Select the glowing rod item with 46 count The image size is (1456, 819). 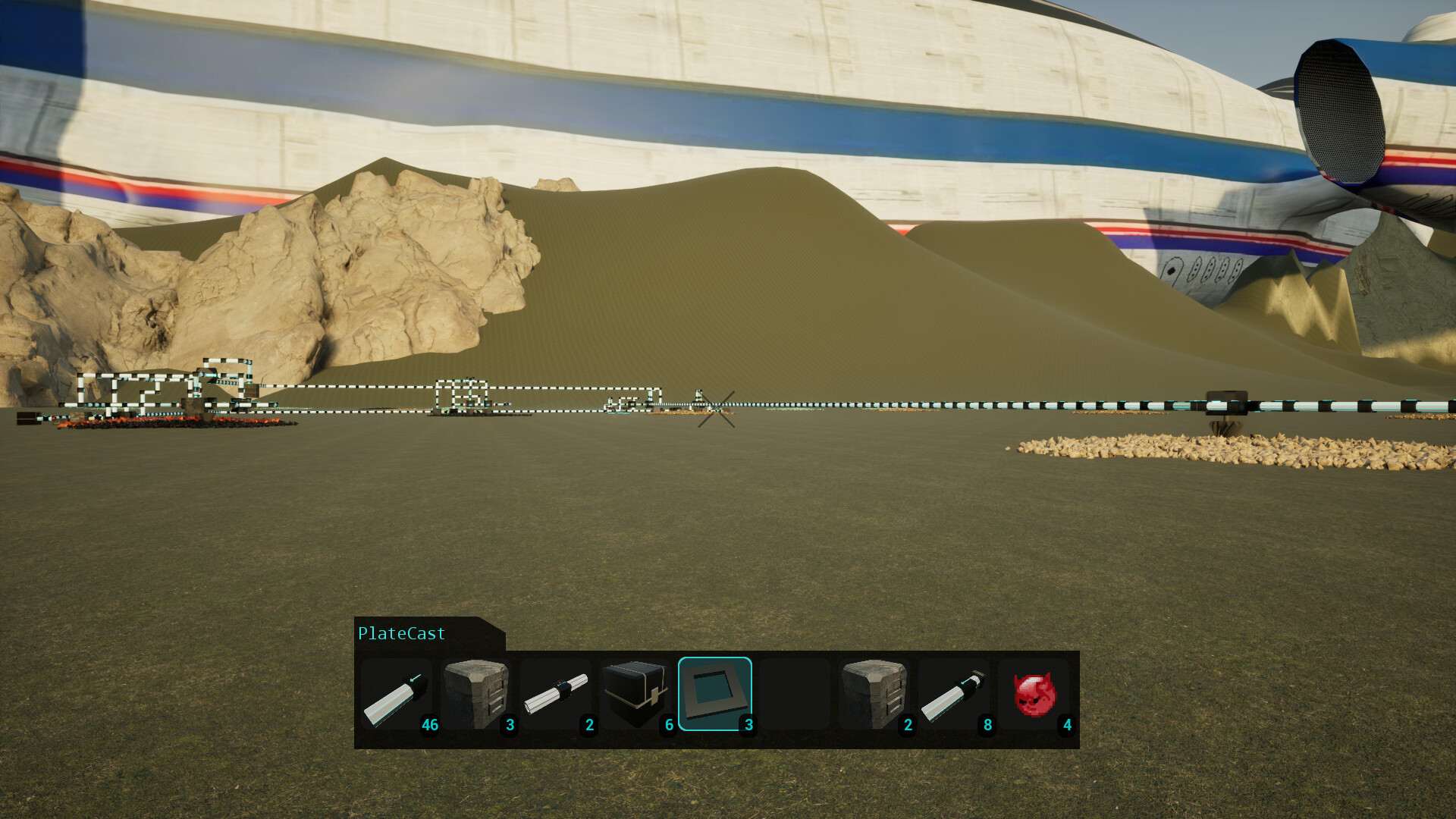pyautogui.click(x=397, y=694)
